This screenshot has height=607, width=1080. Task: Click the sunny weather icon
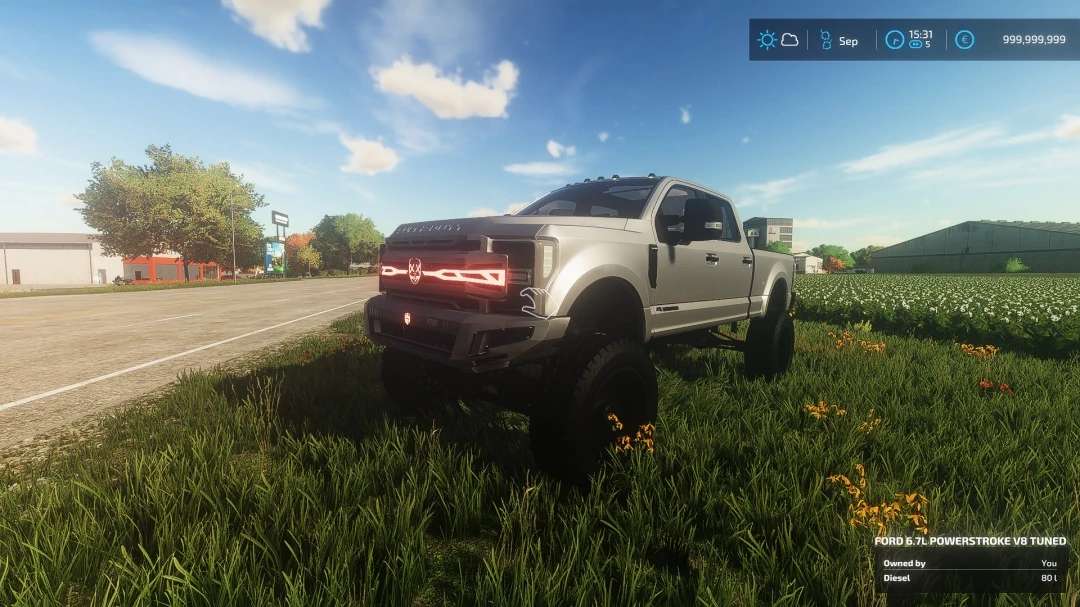click(767, 40)
